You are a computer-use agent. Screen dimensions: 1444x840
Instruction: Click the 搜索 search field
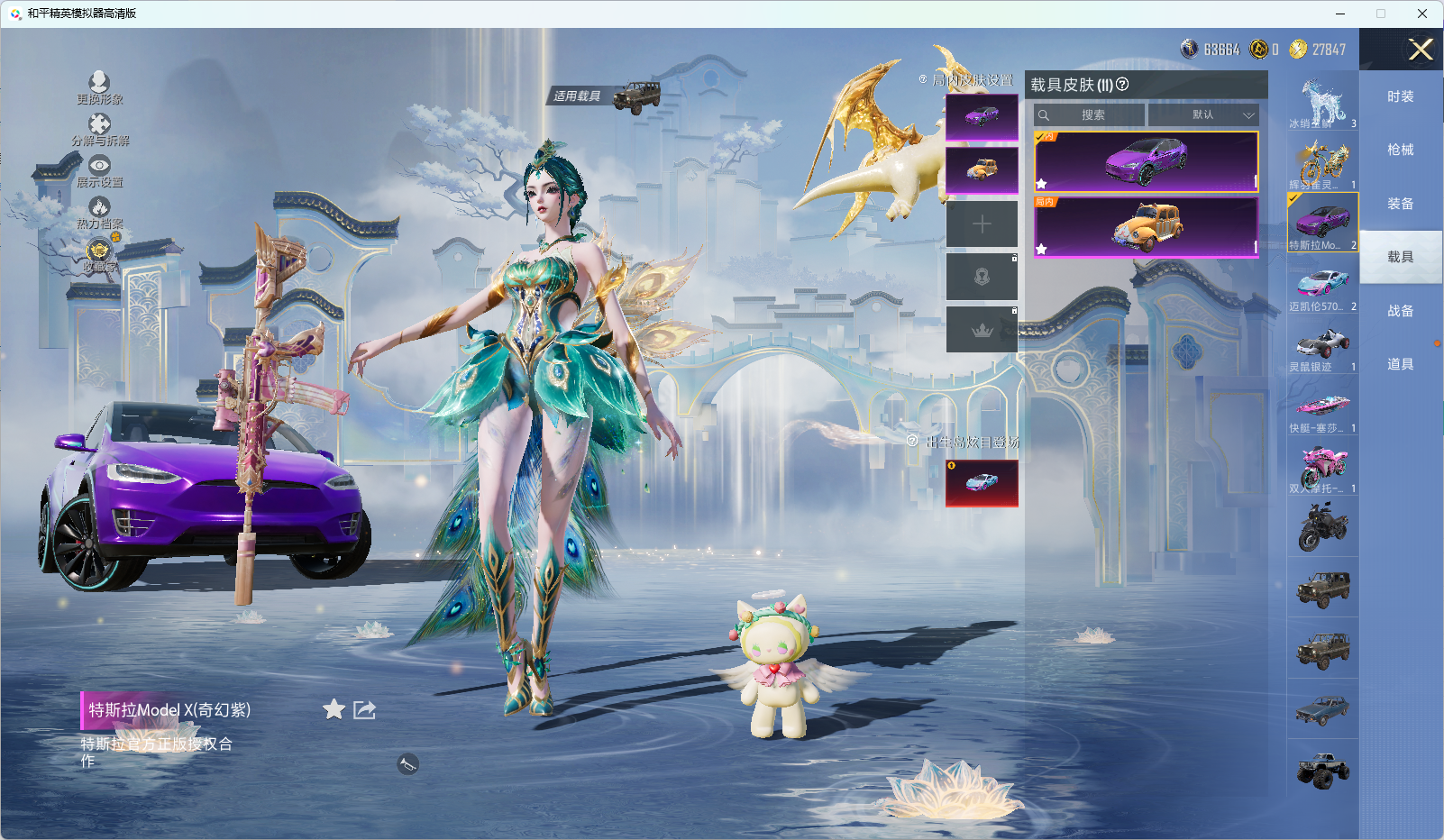tap(1091, 115)
